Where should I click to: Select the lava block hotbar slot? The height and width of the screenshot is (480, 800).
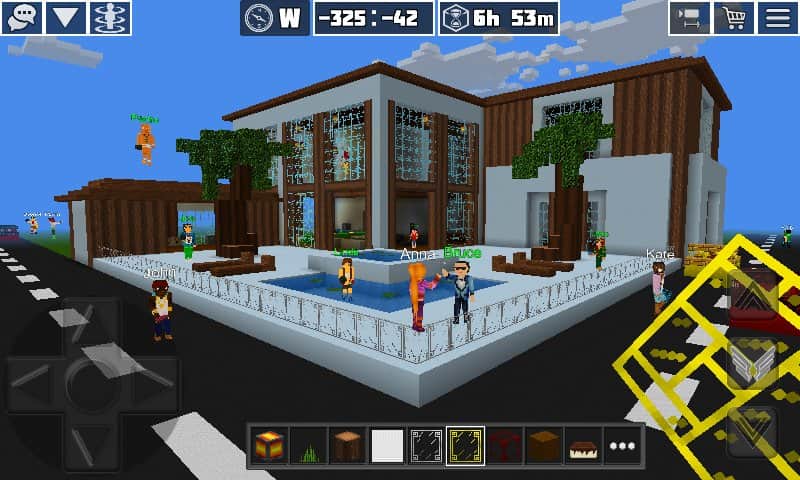coord(269,446)
